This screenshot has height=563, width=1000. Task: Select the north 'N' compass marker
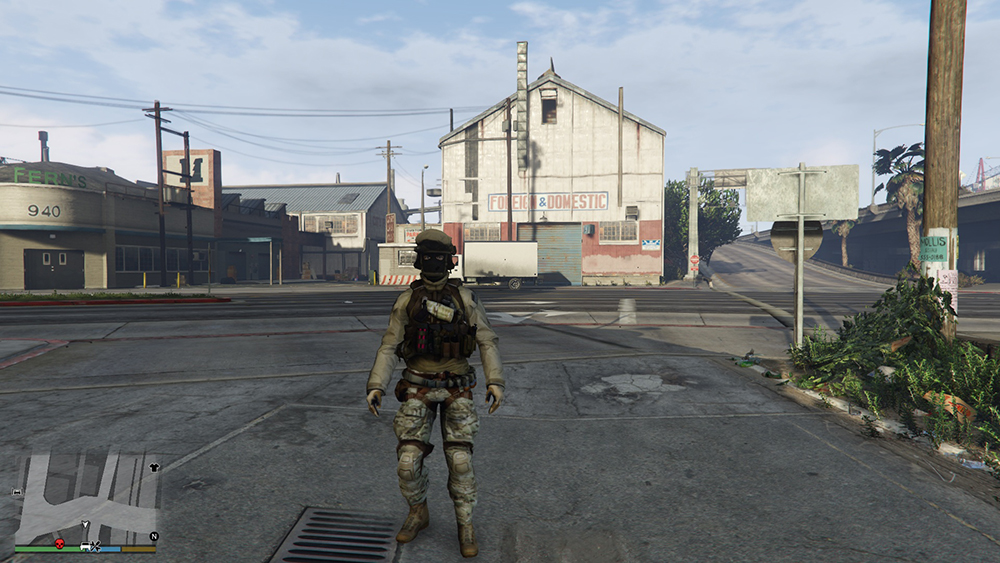pyautogui.click(x=153, y=536)
